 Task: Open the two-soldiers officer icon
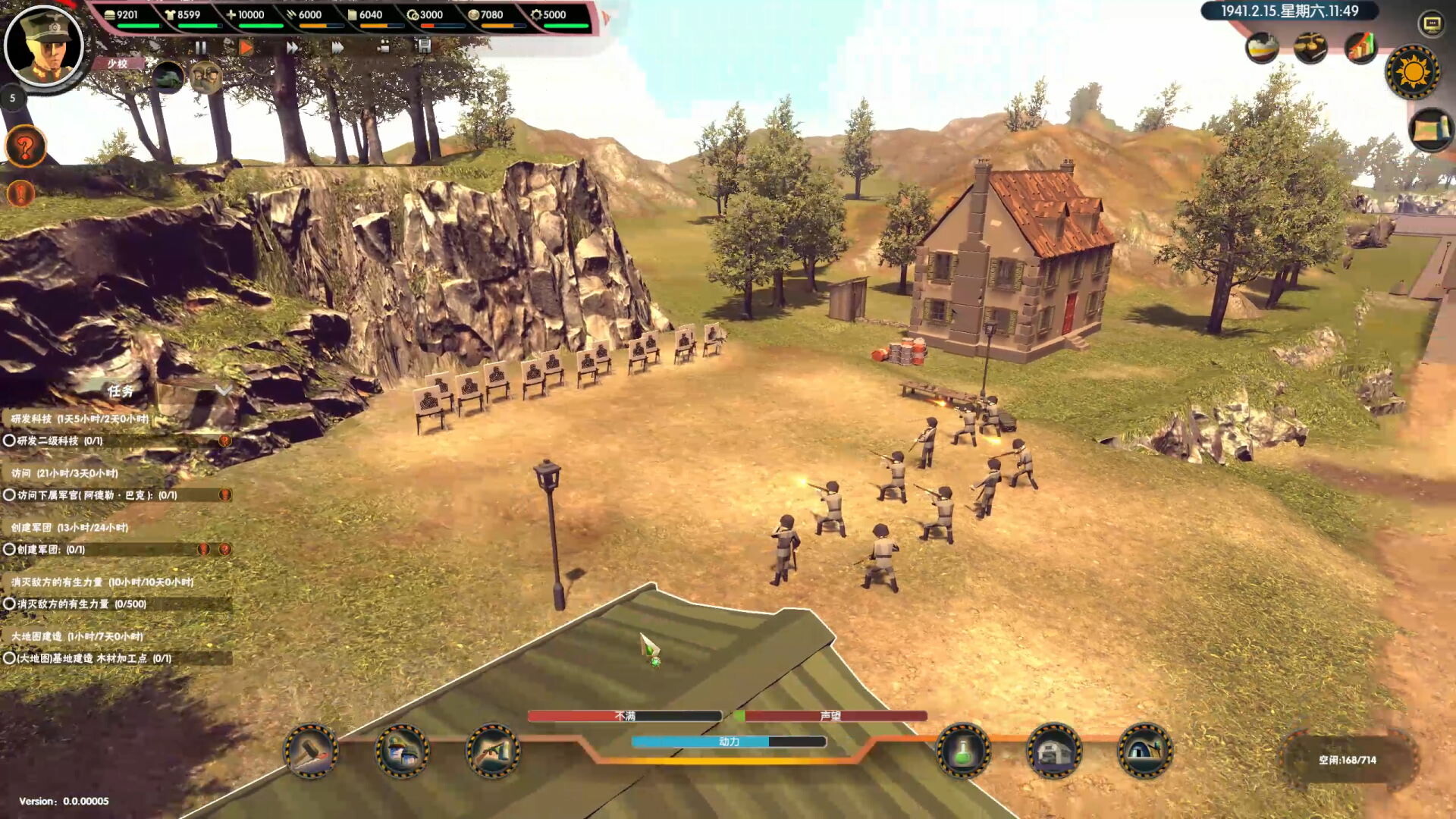click(205, 77)
